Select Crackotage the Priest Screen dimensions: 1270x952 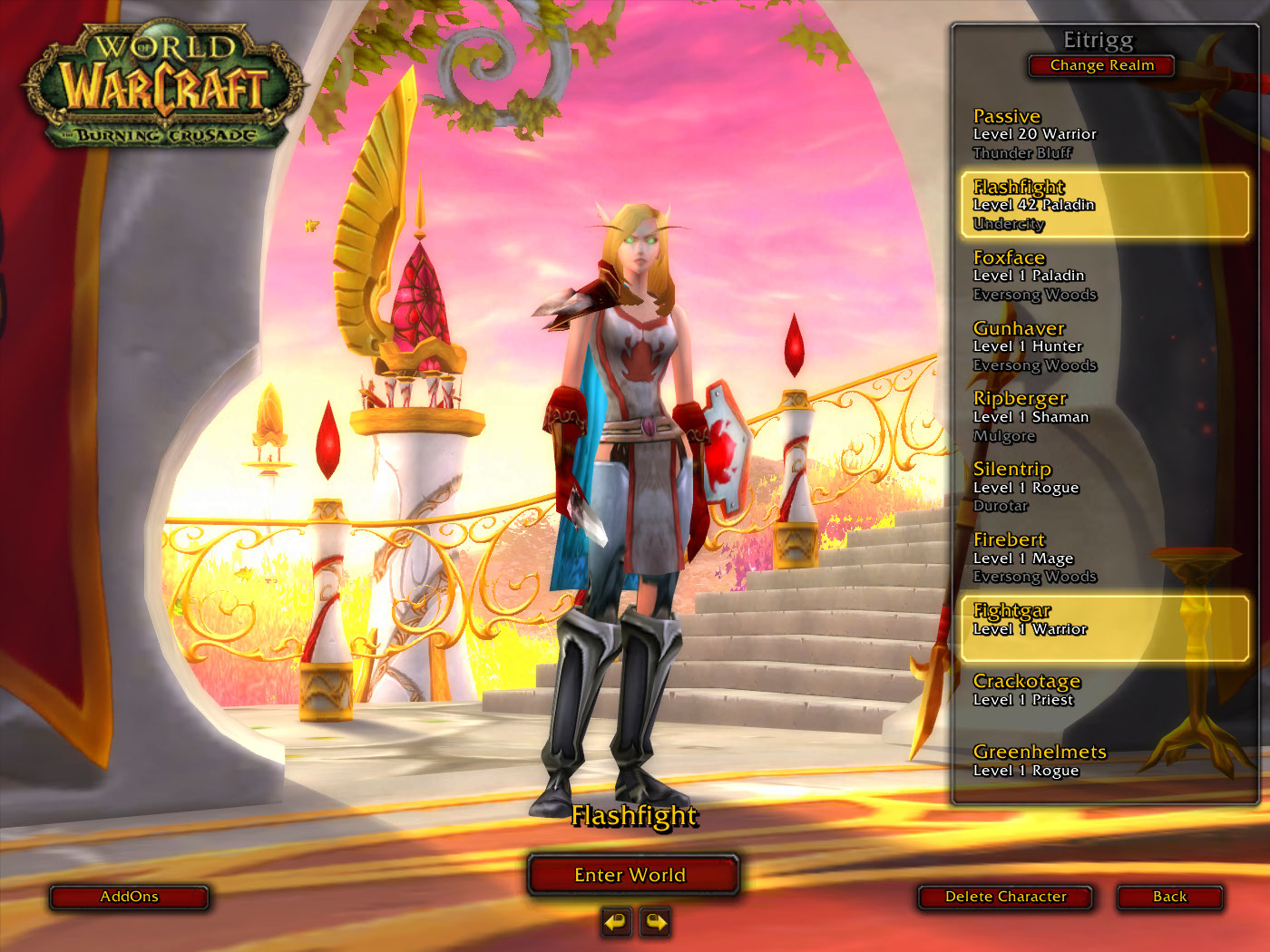(x=1103, y=691)
